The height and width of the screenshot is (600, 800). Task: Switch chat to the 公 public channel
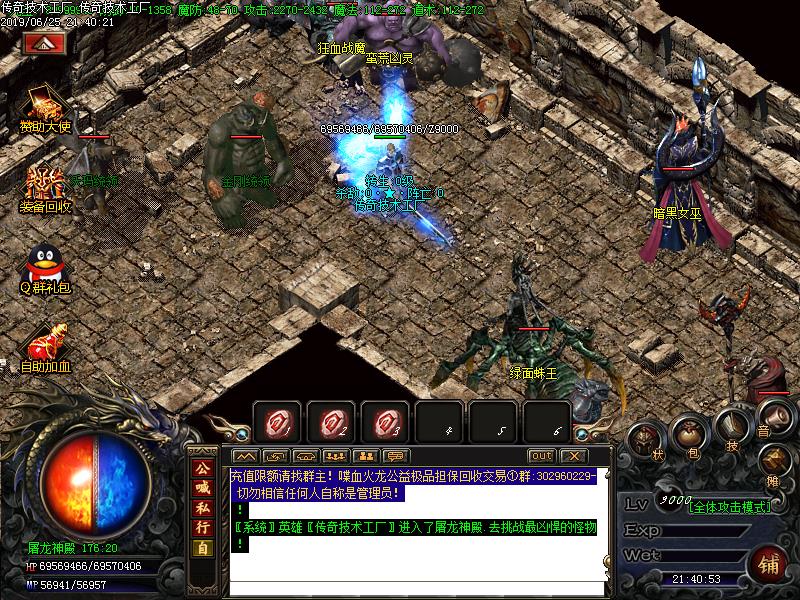pos(202,470)
